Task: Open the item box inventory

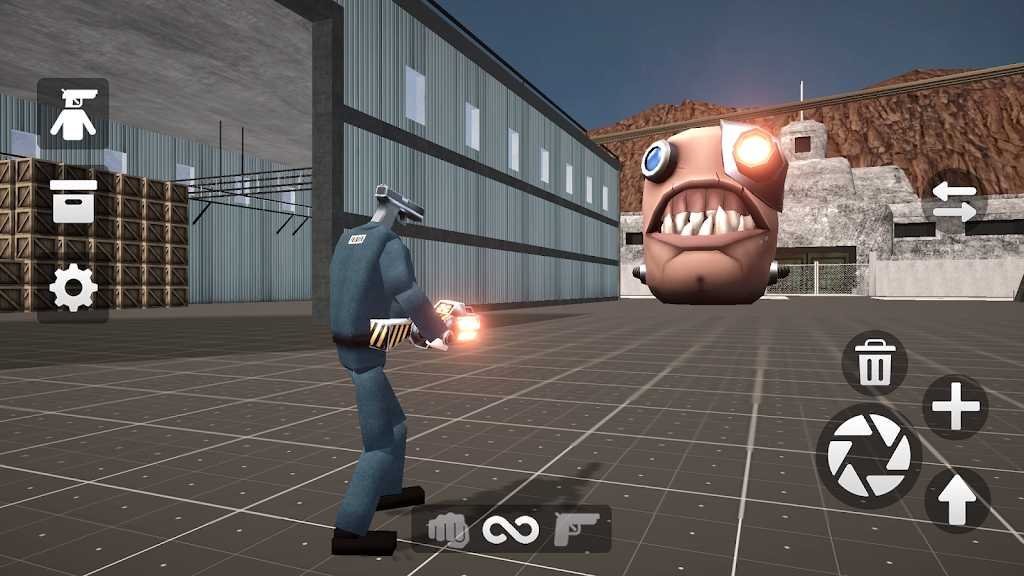Action: click(73, 201)
